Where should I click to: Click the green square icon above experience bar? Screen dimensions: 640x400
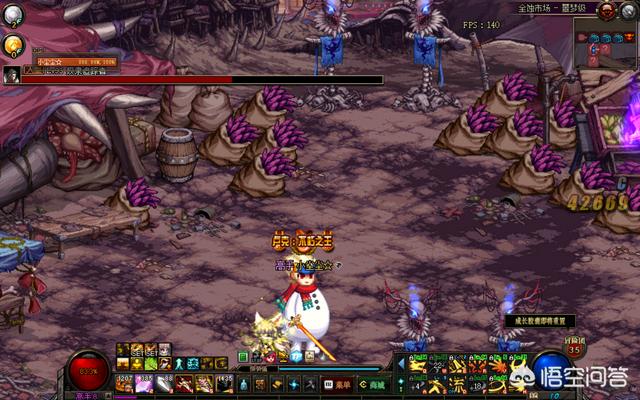click(x=243, y=356)
